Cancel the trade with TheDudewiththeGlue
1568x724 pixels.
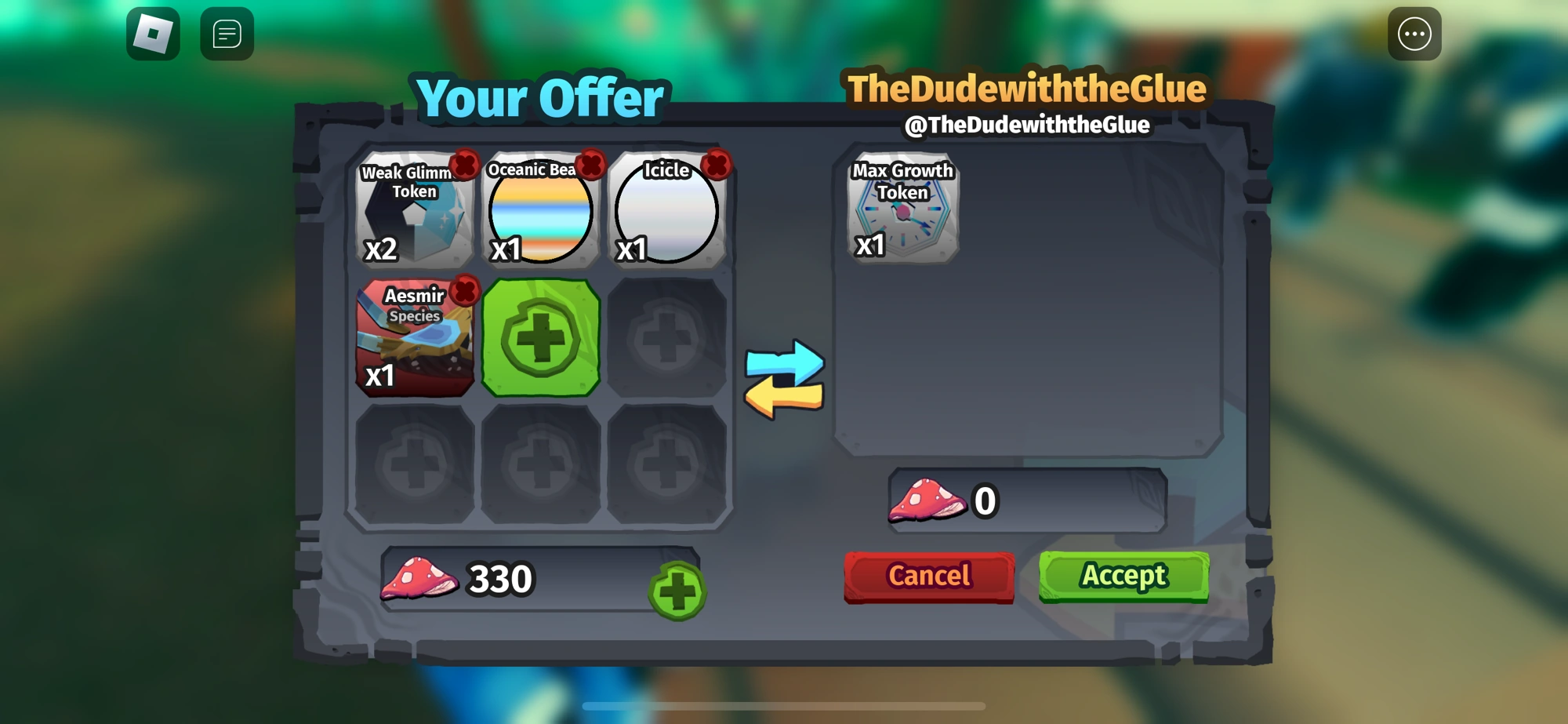[x=928, y=576]
